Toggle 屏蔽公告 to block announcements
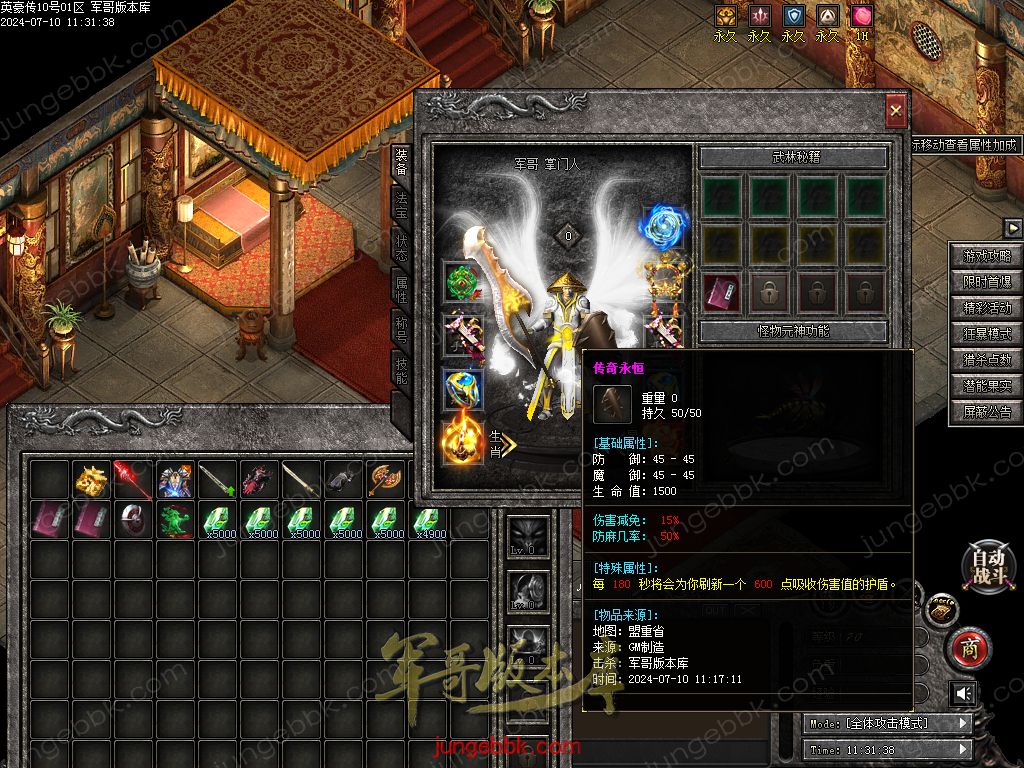The image size is (1024, 768). 987,412
